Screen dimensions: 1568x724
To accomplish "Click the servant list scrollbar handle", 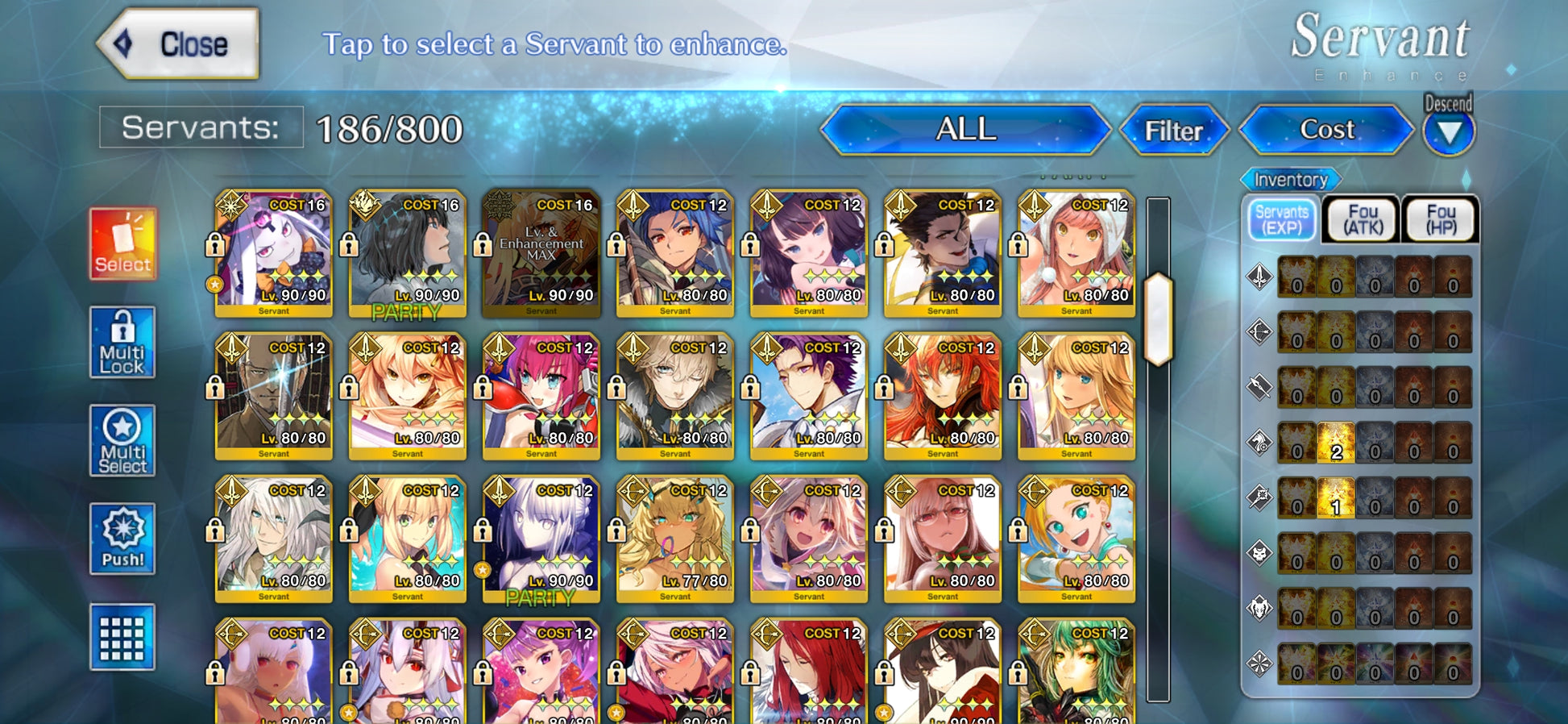I will [x=1157, y=319].
